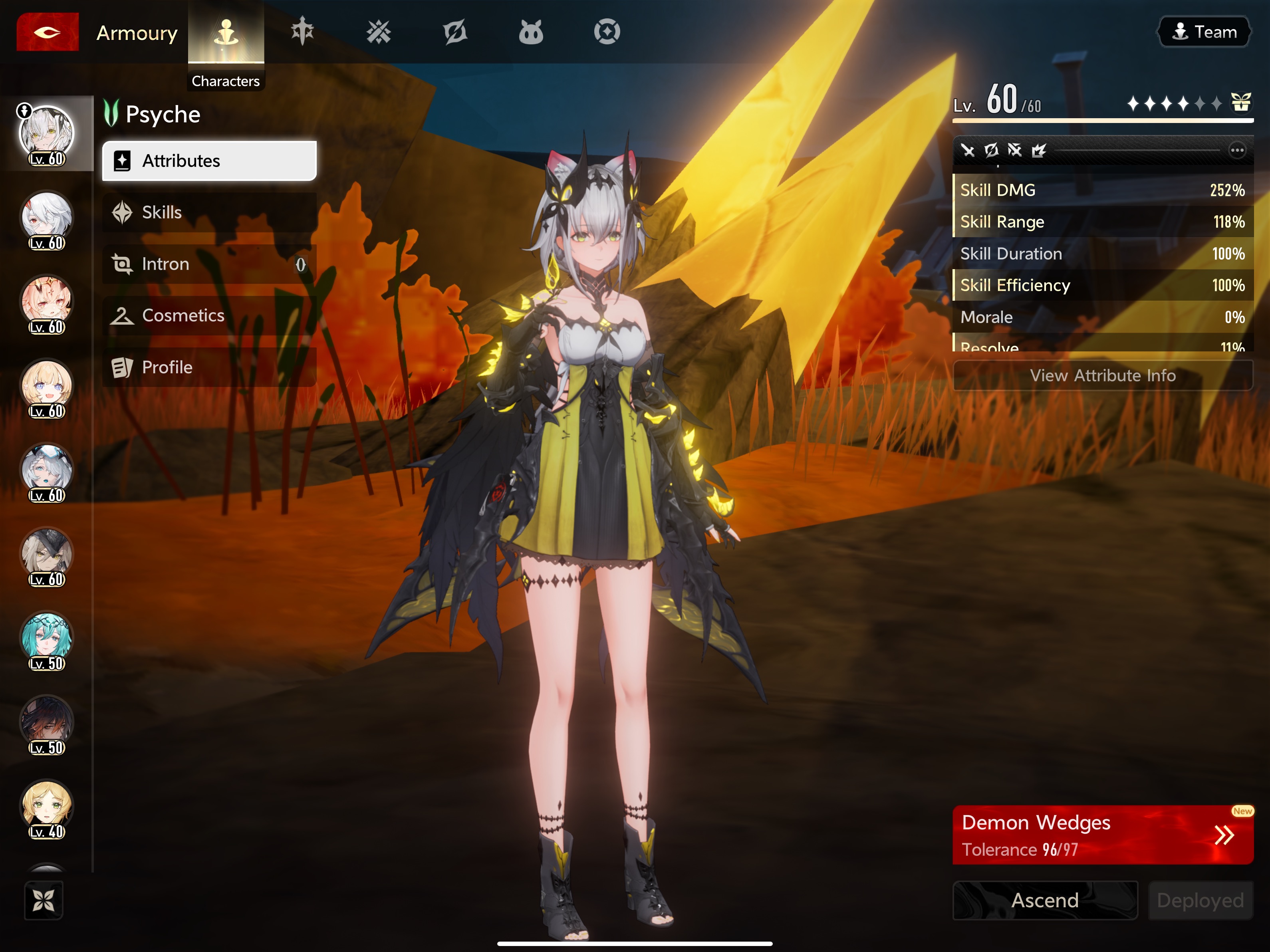The height and width of the screenshot is (952, 1270).
Task: Select the Attributes menu entry
Action: pos(209,161)
